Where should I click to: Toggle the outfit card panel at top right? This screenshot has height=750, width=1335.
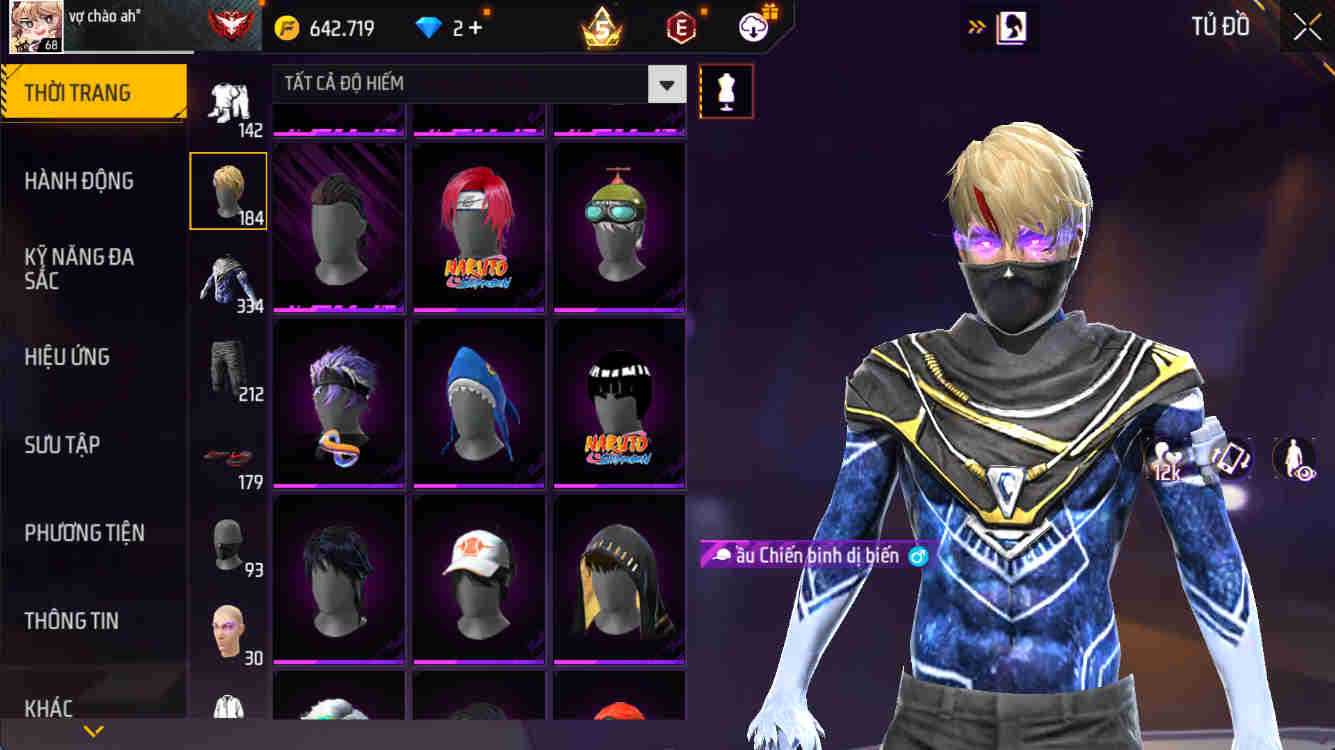click(x=1012, y=27)
